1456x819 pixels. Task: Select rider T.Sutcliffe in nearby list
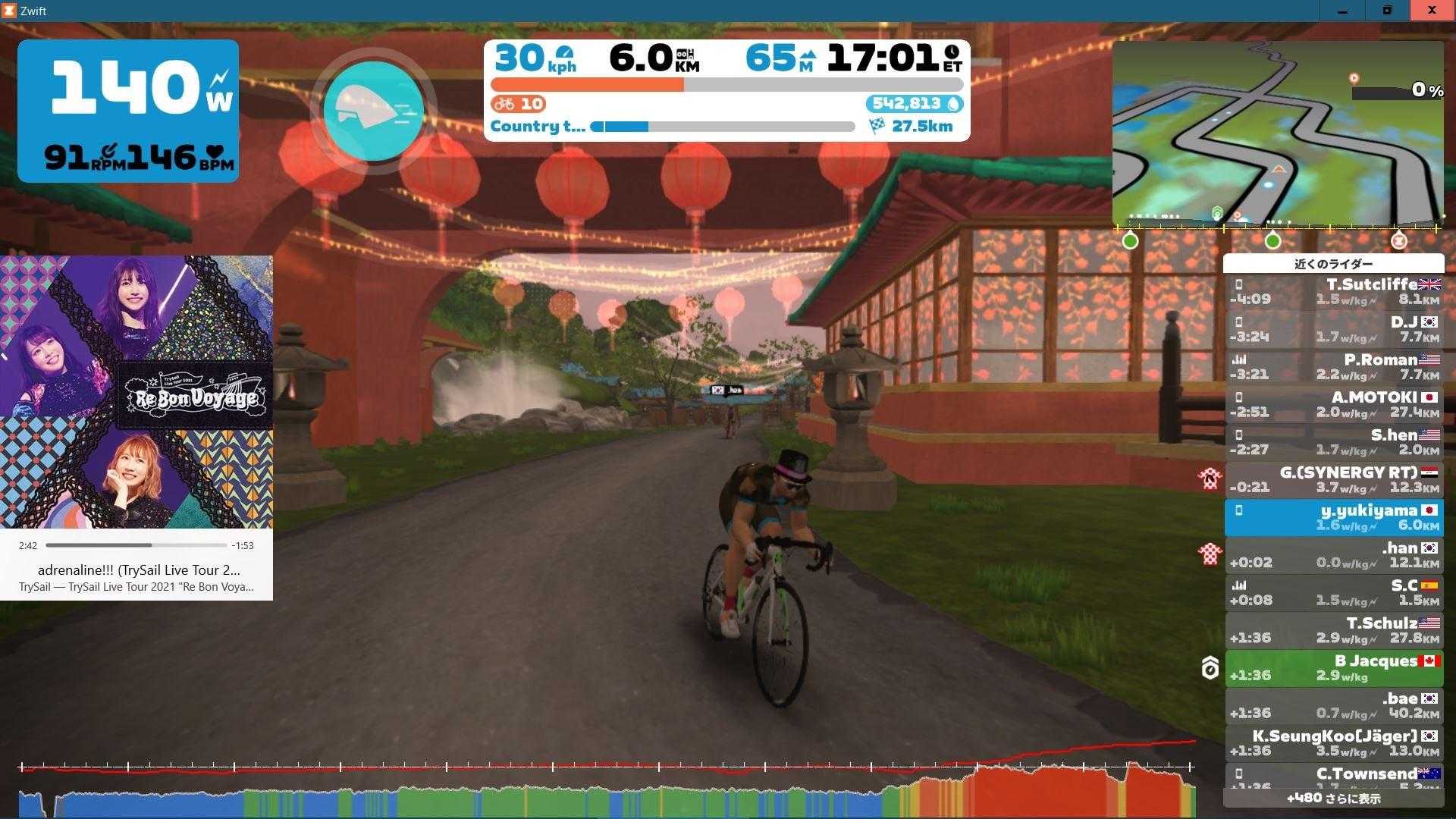pyautogui.click(x=1334, y=291)
